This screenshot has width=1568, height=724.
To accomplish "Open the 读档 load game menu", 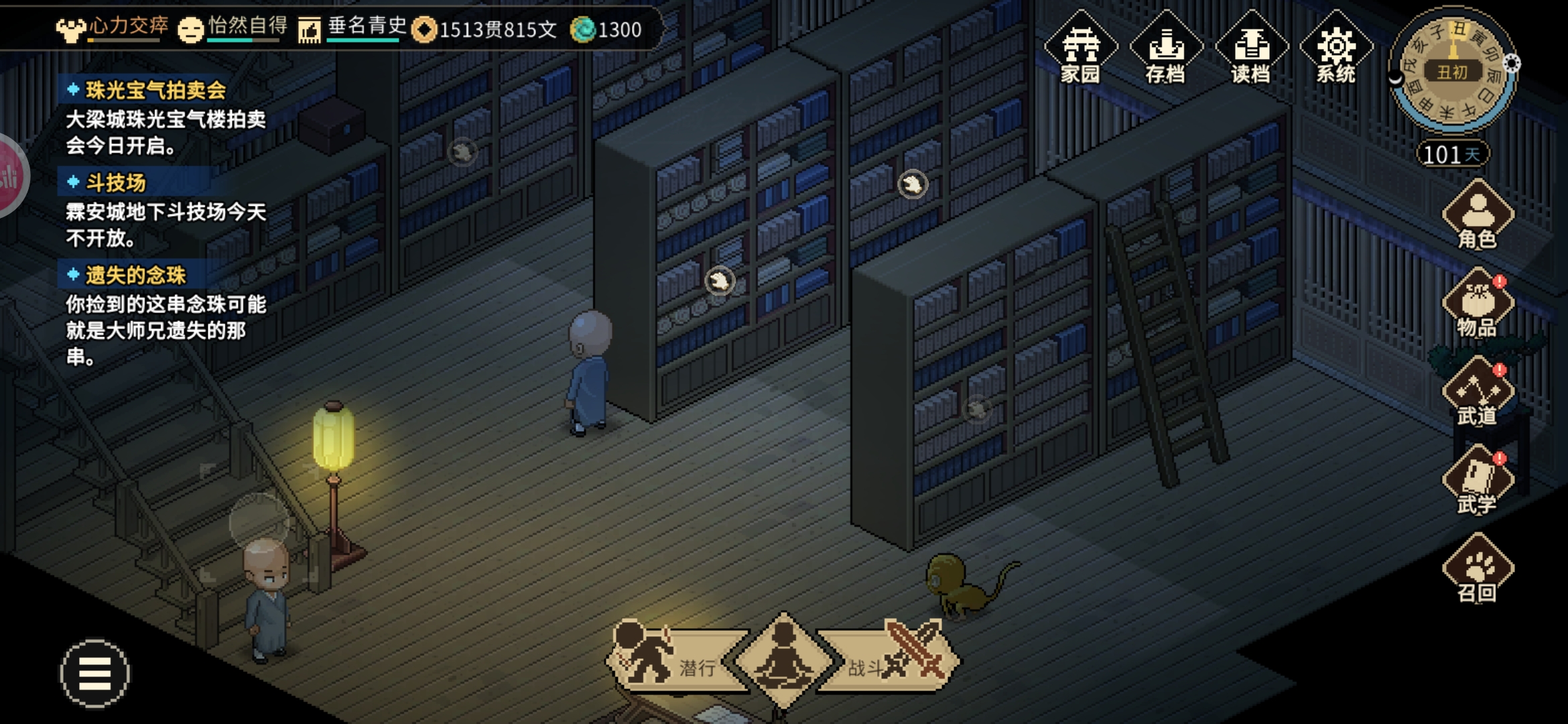I will [x=1250, y=48].
